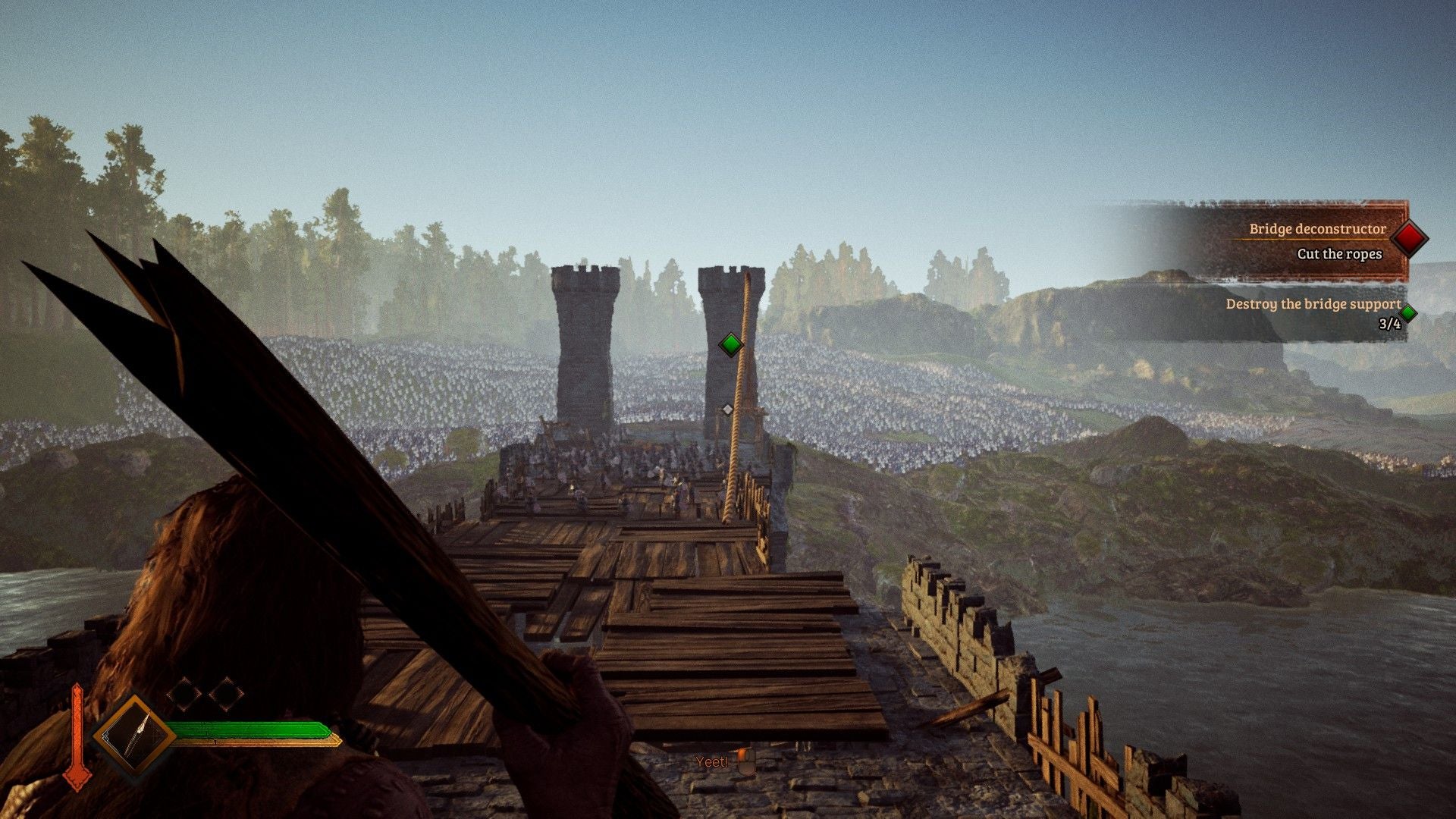Select the spear weapon icon
The width and height of the screenshot is (1456, 819).
pos(135,735)
